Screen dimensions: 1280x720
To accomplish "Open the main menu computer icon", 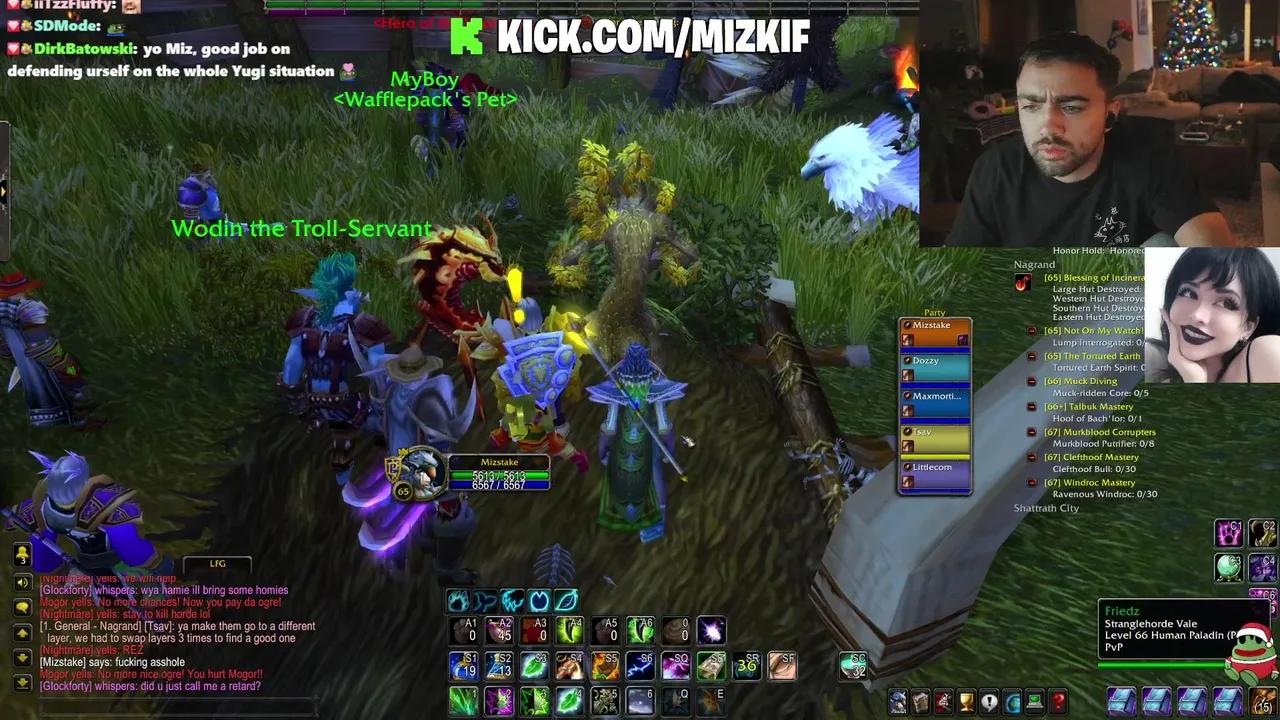I will tap(1033, 700).
